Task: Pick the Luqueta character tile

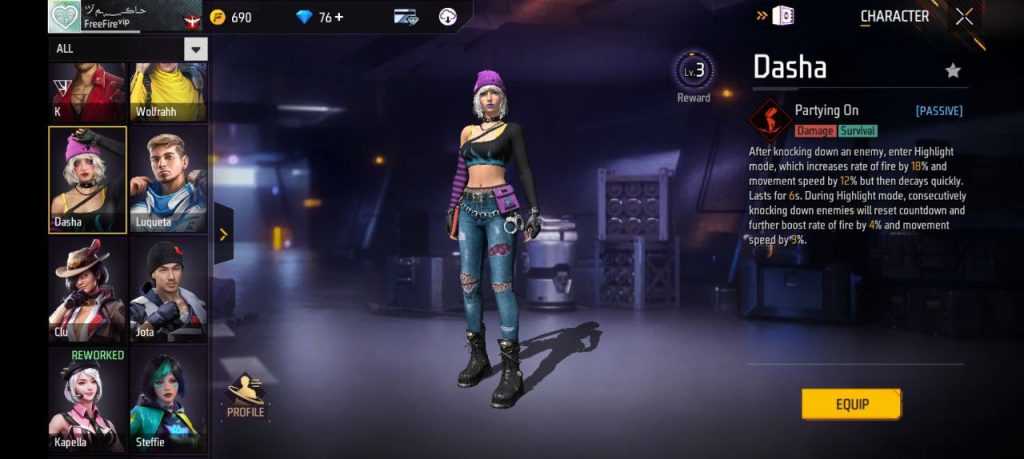Action: (x=168, y=179)
